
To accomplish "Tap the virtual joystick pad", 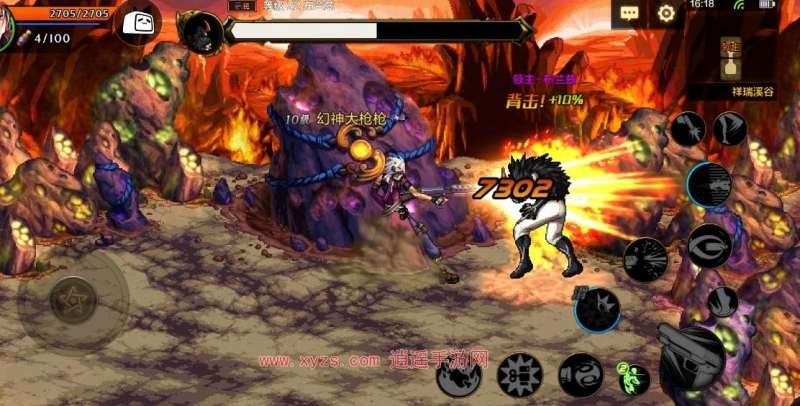I will [x=73, y=299].
